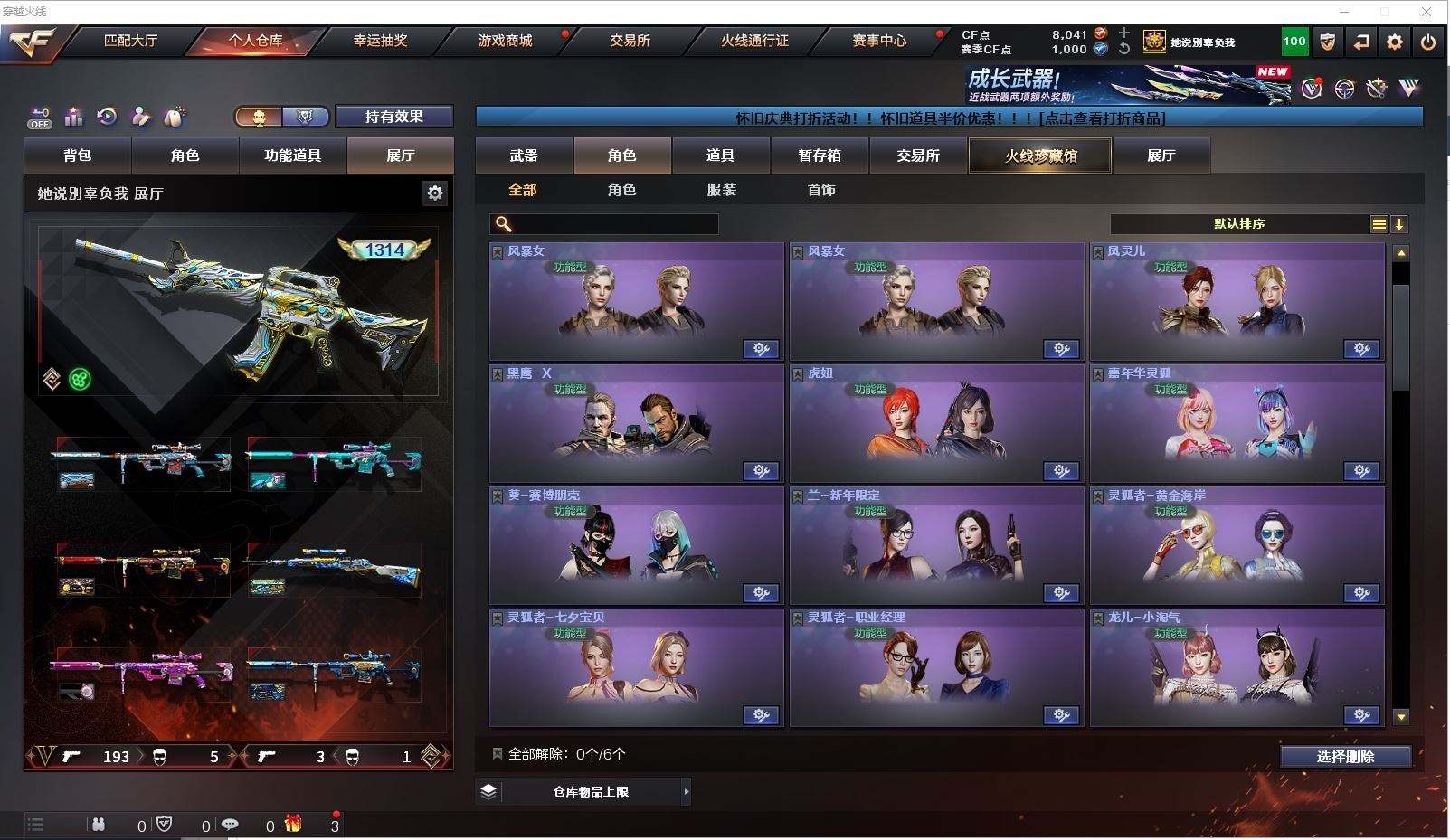The height and width of the screenshot is (840, 1450).
Task: Switch to the 暂存箱 temporary storage tab
Action: pos(820,156)
